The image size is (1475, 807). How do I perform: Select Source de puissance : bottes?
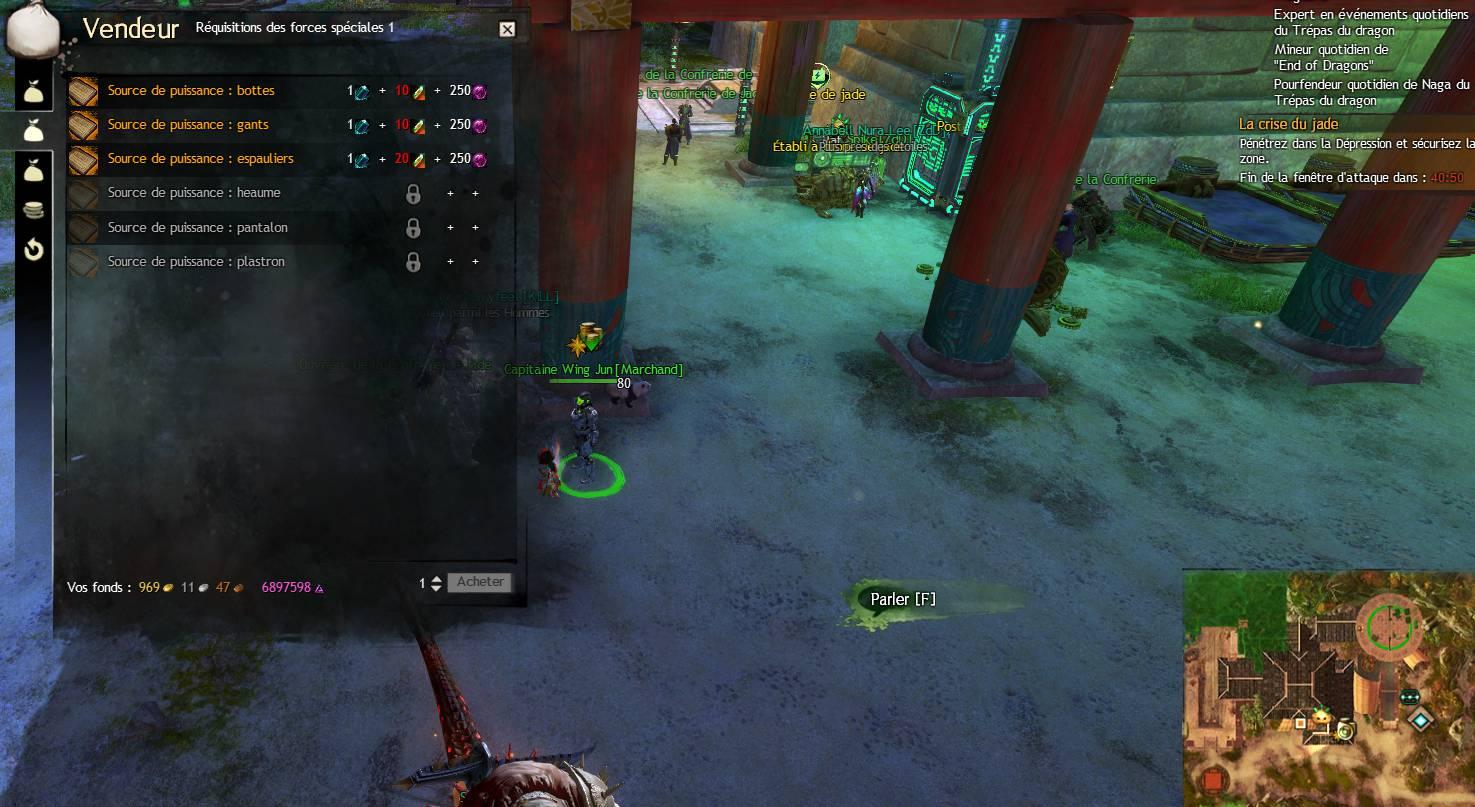point(191,91)
